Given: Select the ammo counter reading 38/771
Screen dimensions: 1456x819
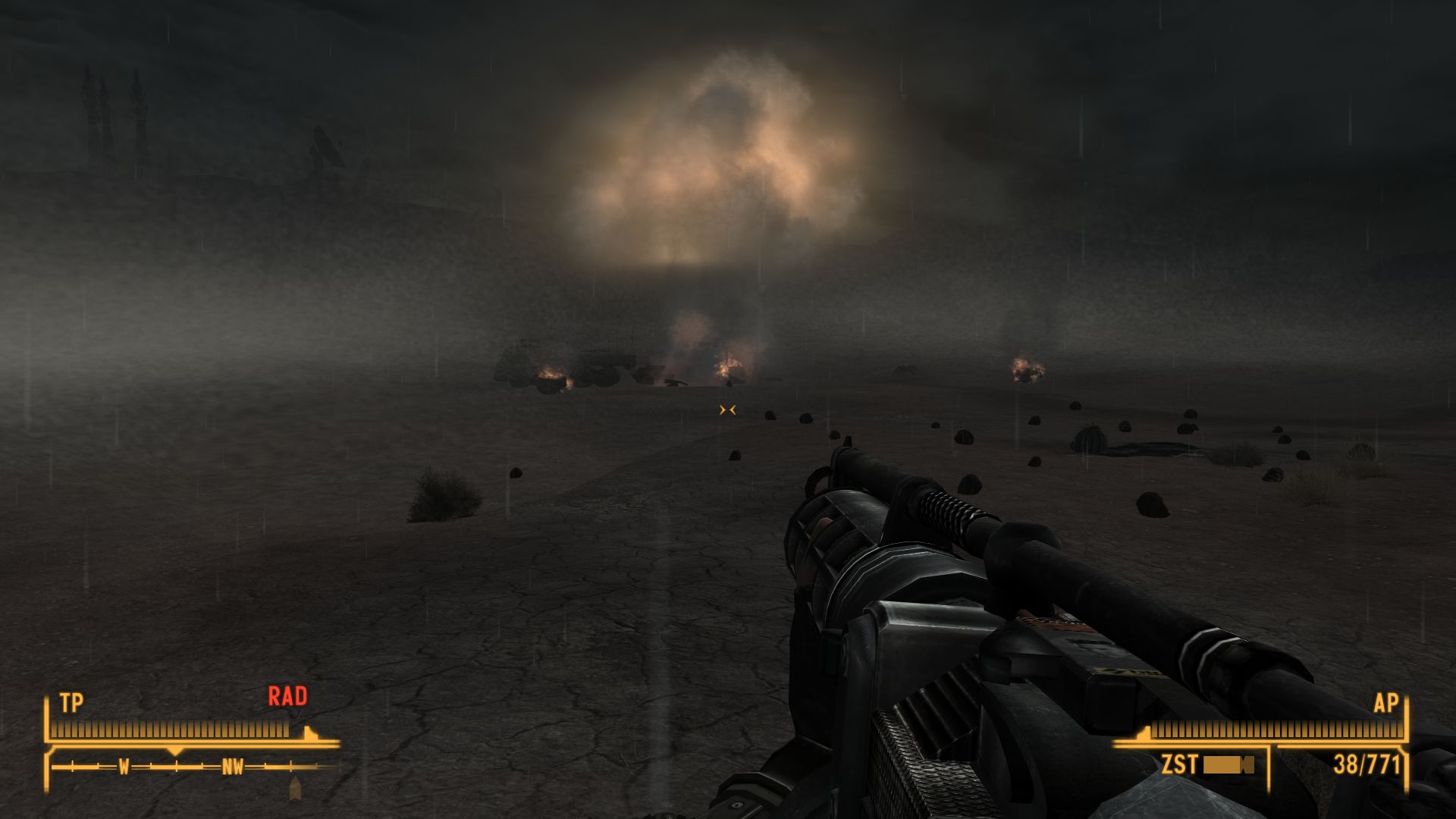Looking at the screenshot, I should click(1366, 764).
